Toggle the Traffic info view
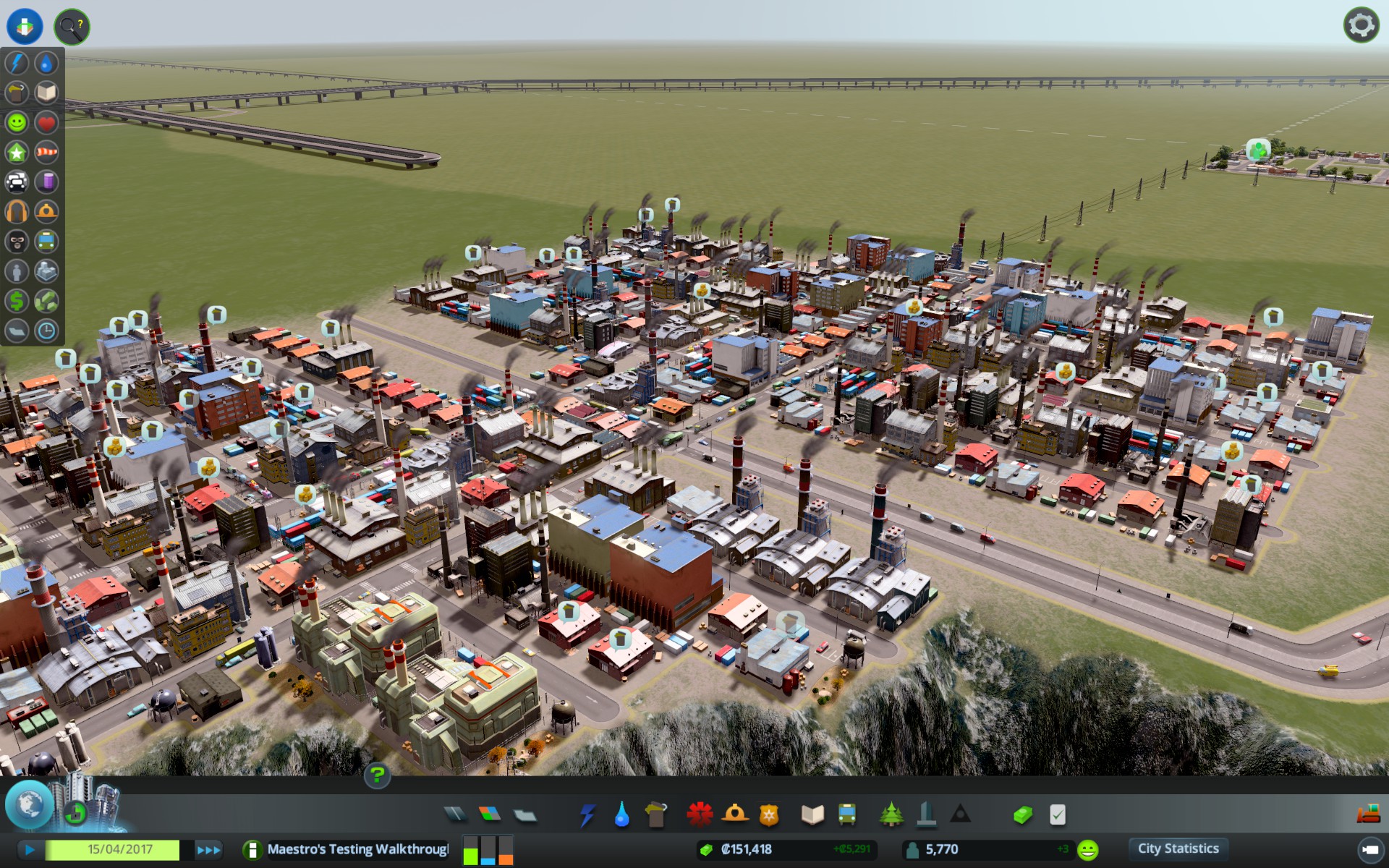The image size is (1389, 868). click(16, 182)
